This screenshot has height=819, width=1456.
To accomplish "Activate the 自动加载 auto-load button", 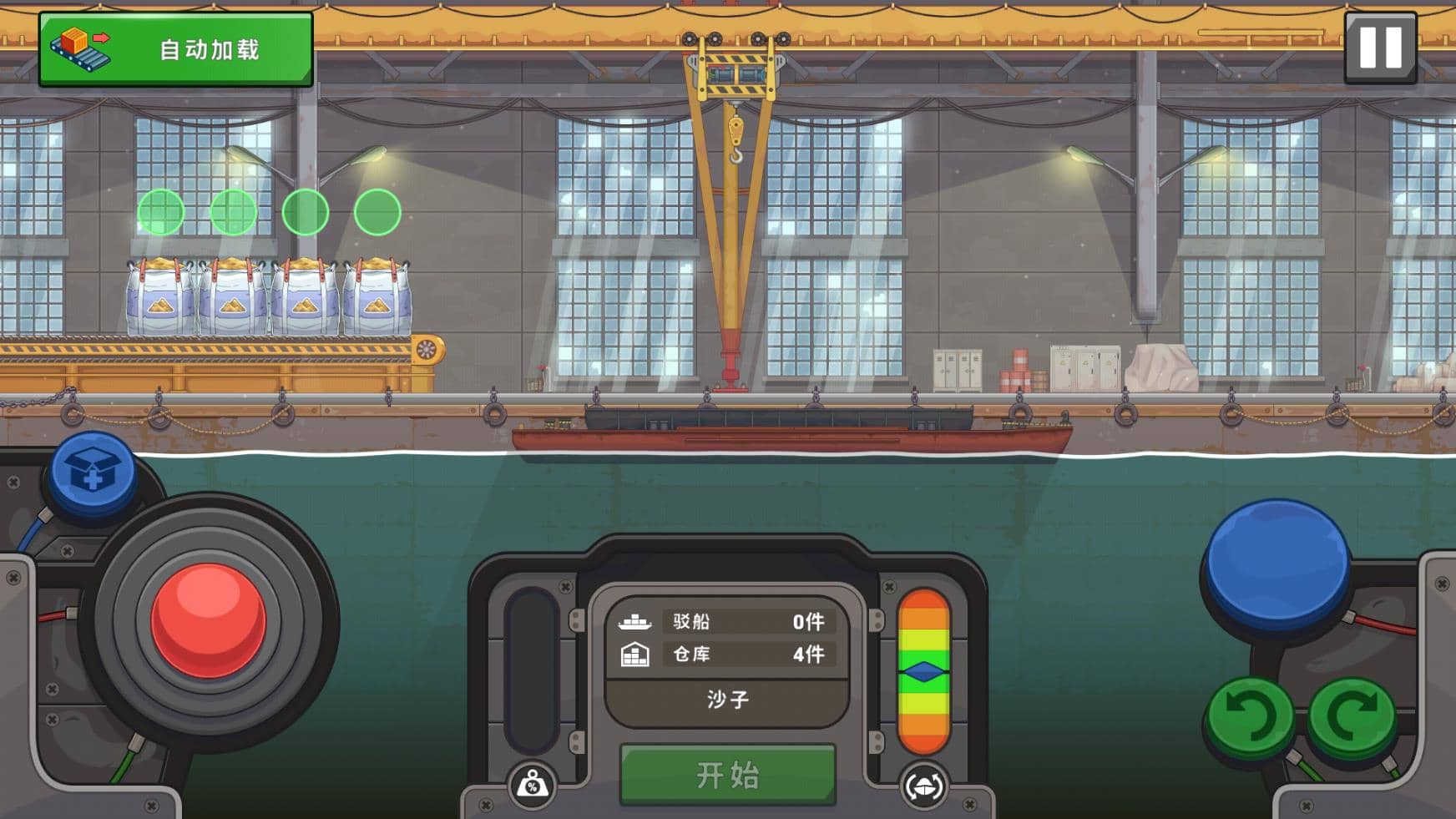I will point(176,49).
